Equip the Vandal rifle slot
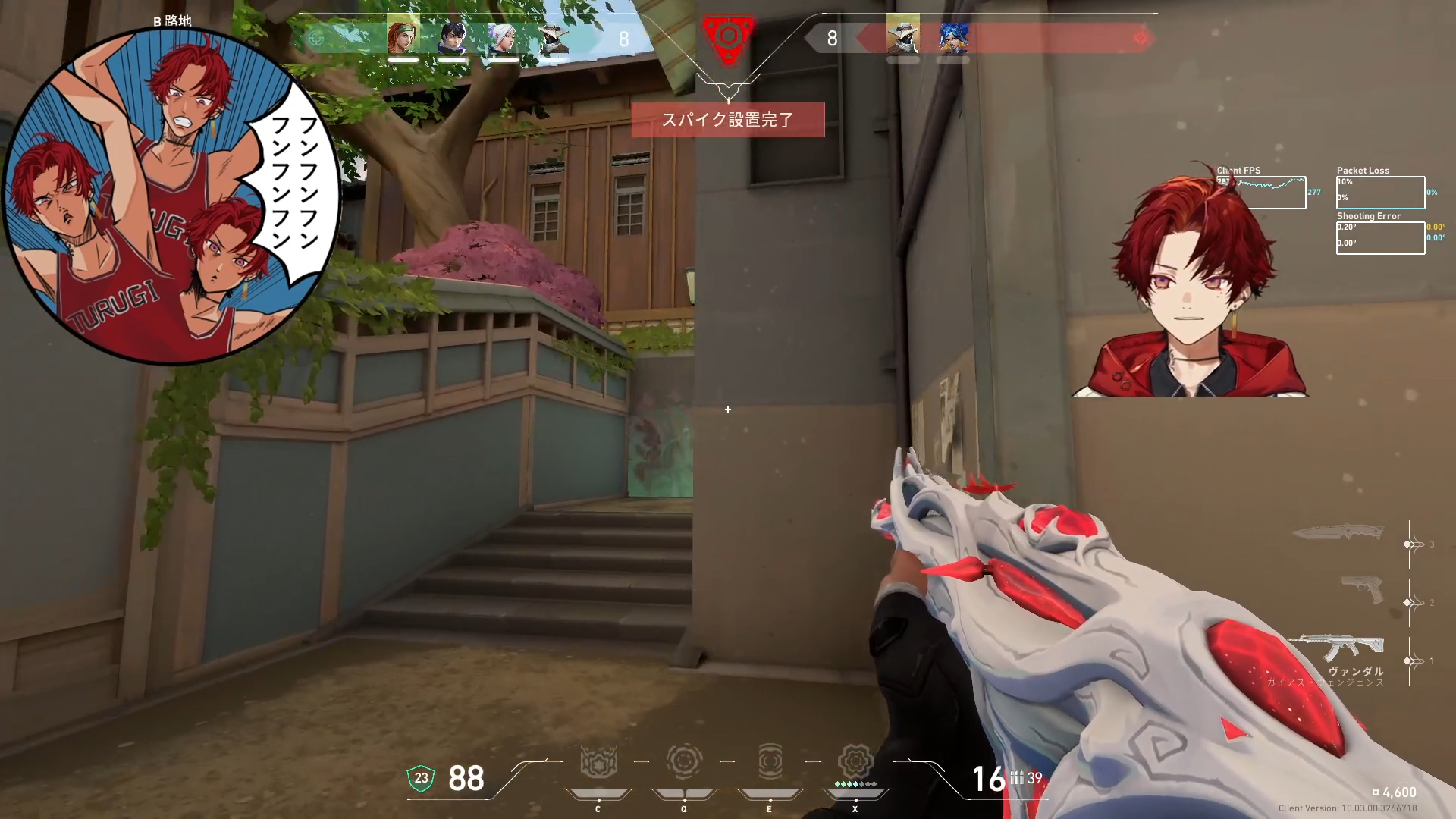 click(1341, 649)
